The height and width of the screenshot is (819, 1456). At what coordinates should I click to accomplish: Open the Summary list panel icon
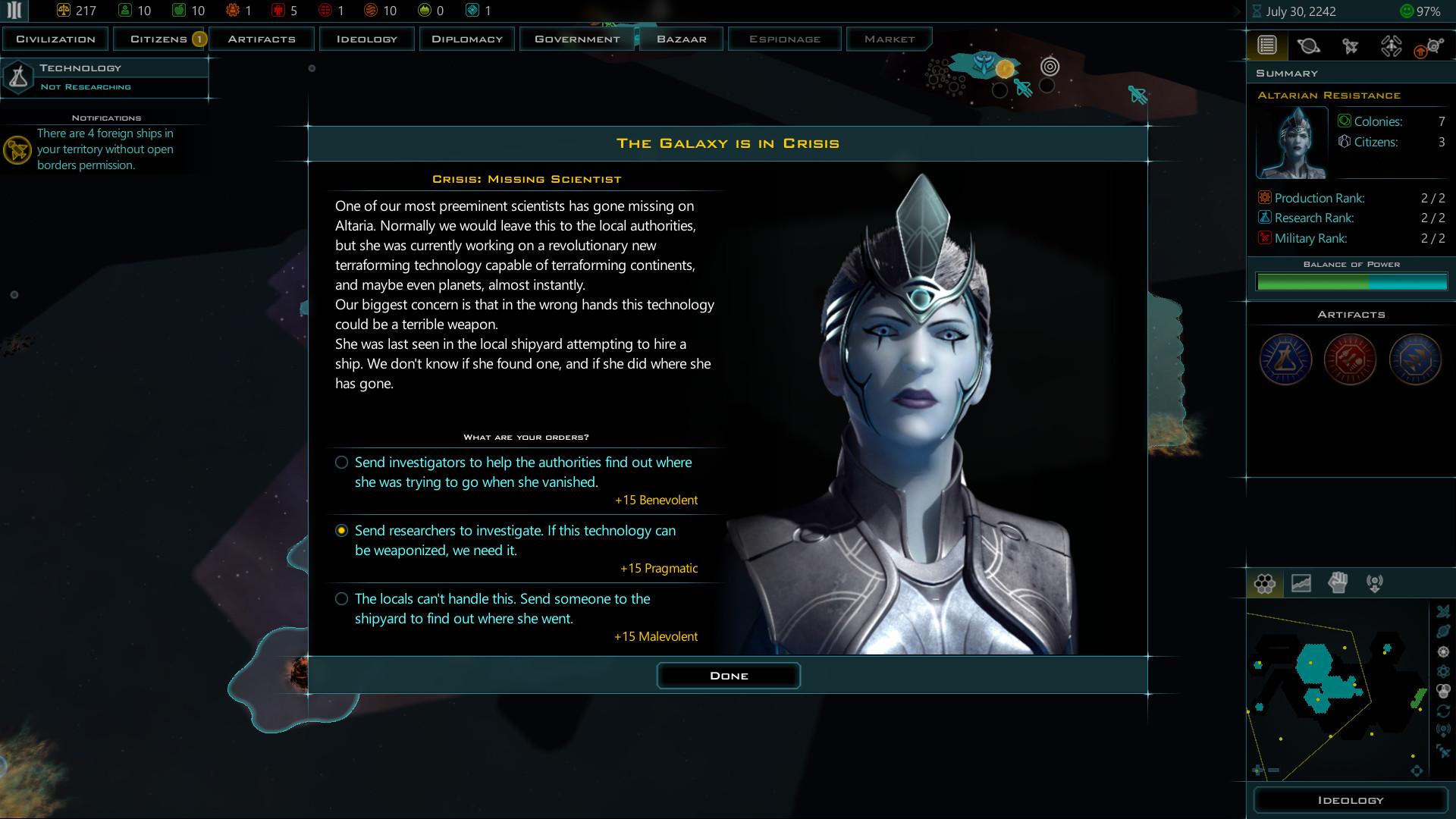(1265, 45)
